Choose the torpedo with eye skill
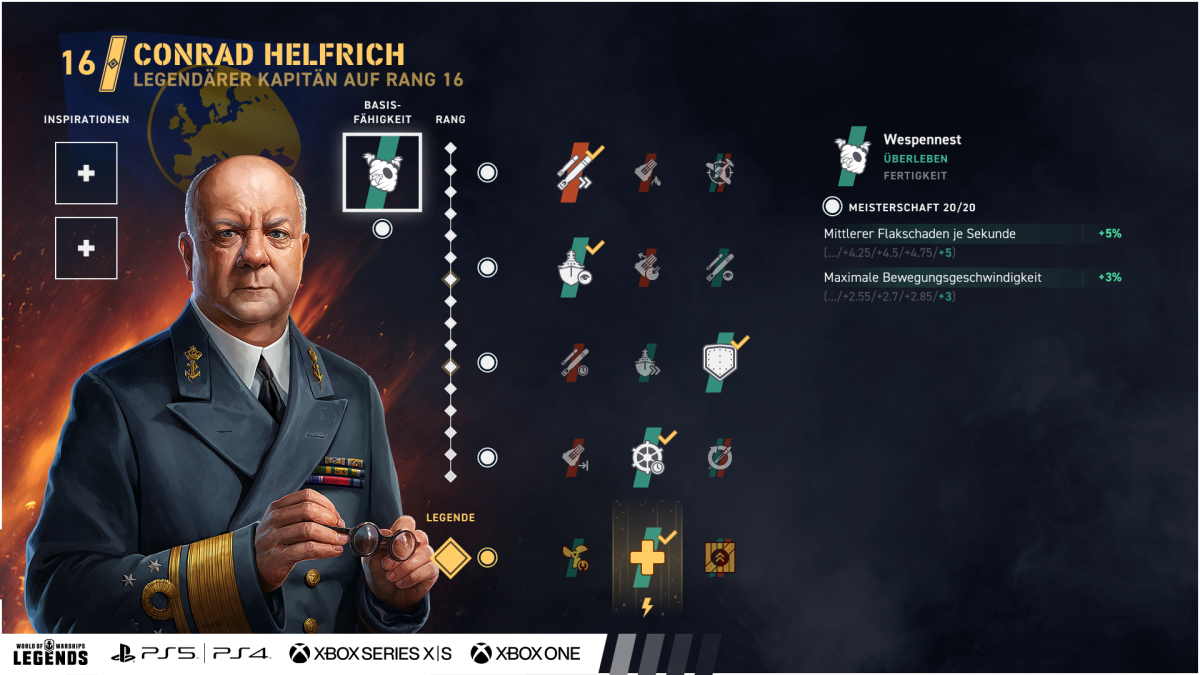Image resolution: width=1200 pixels, height=675 pixels. pos(718,267)
